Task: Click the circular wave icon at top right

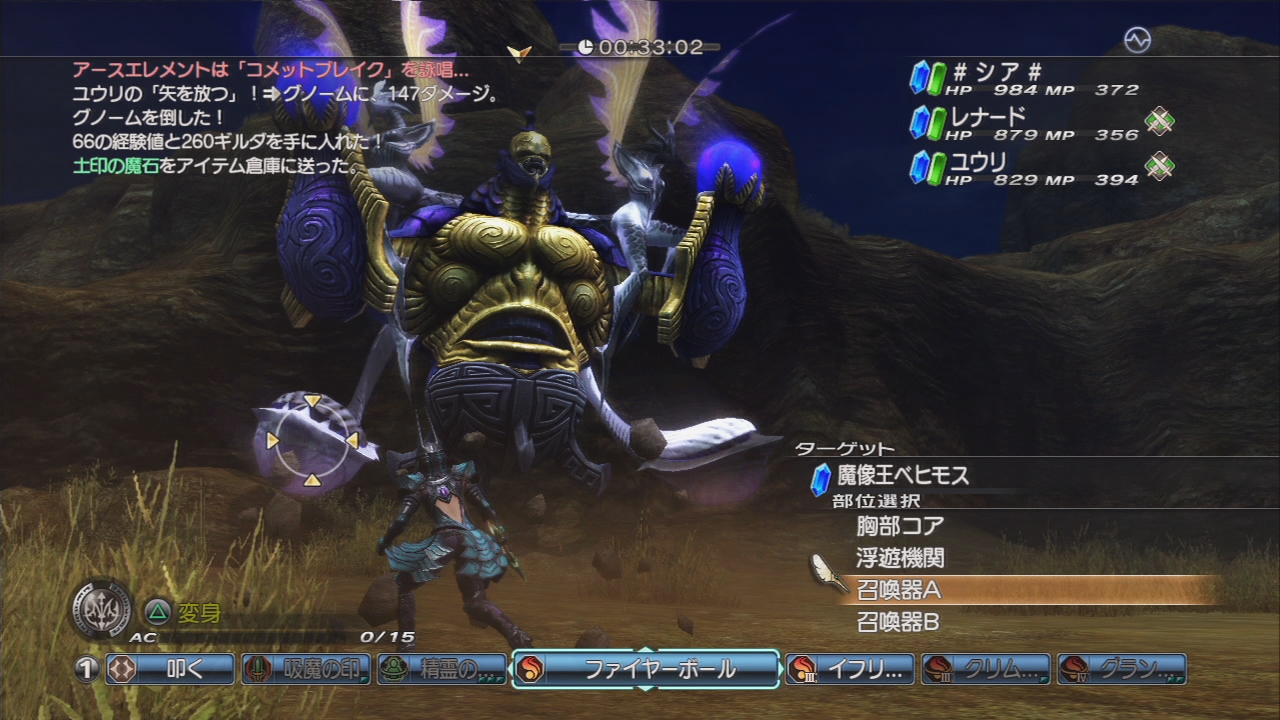Action: (x=1137, y=40)
